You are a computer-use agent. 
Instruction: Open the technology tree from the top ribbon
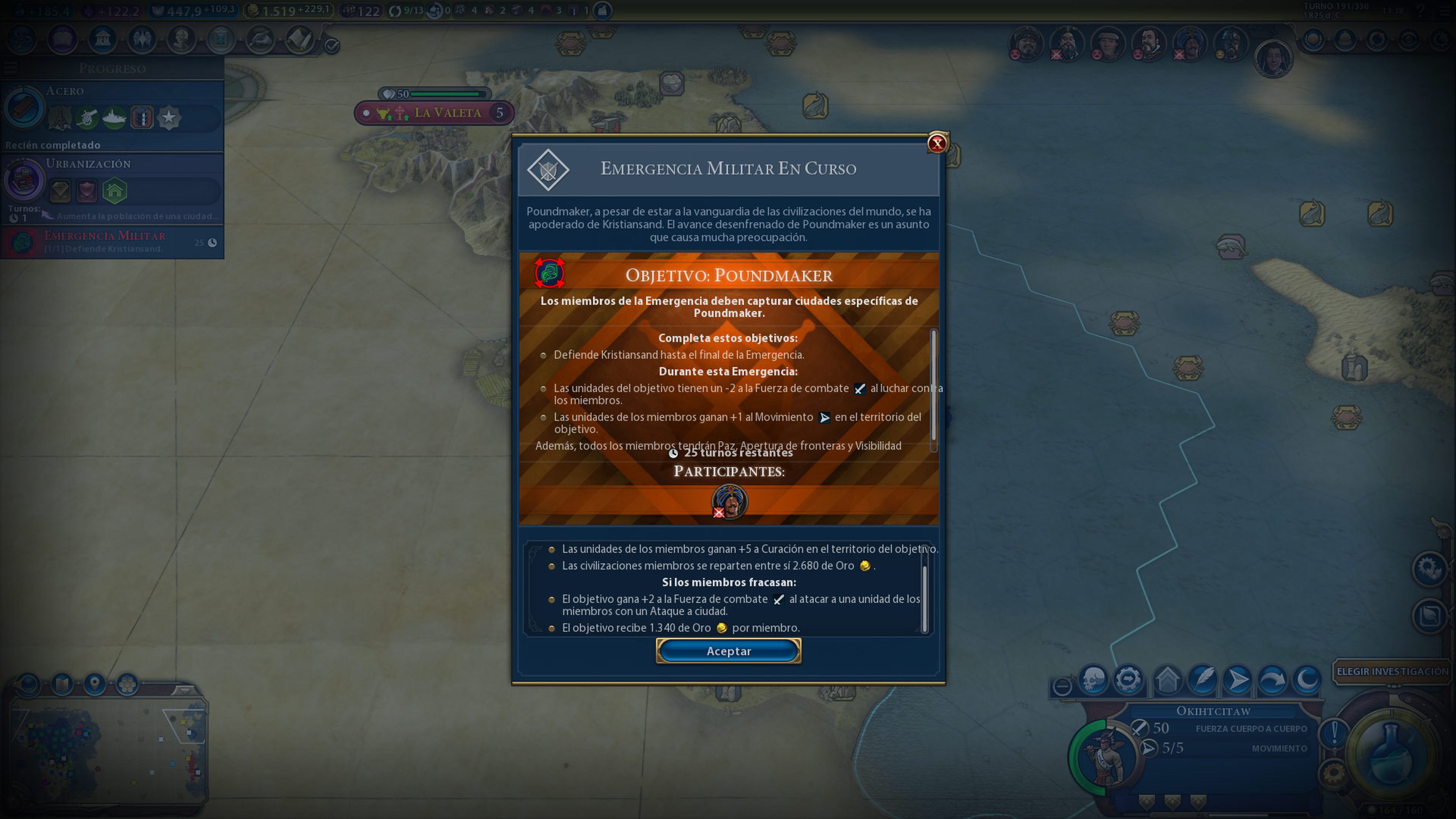tap(22, 40)
